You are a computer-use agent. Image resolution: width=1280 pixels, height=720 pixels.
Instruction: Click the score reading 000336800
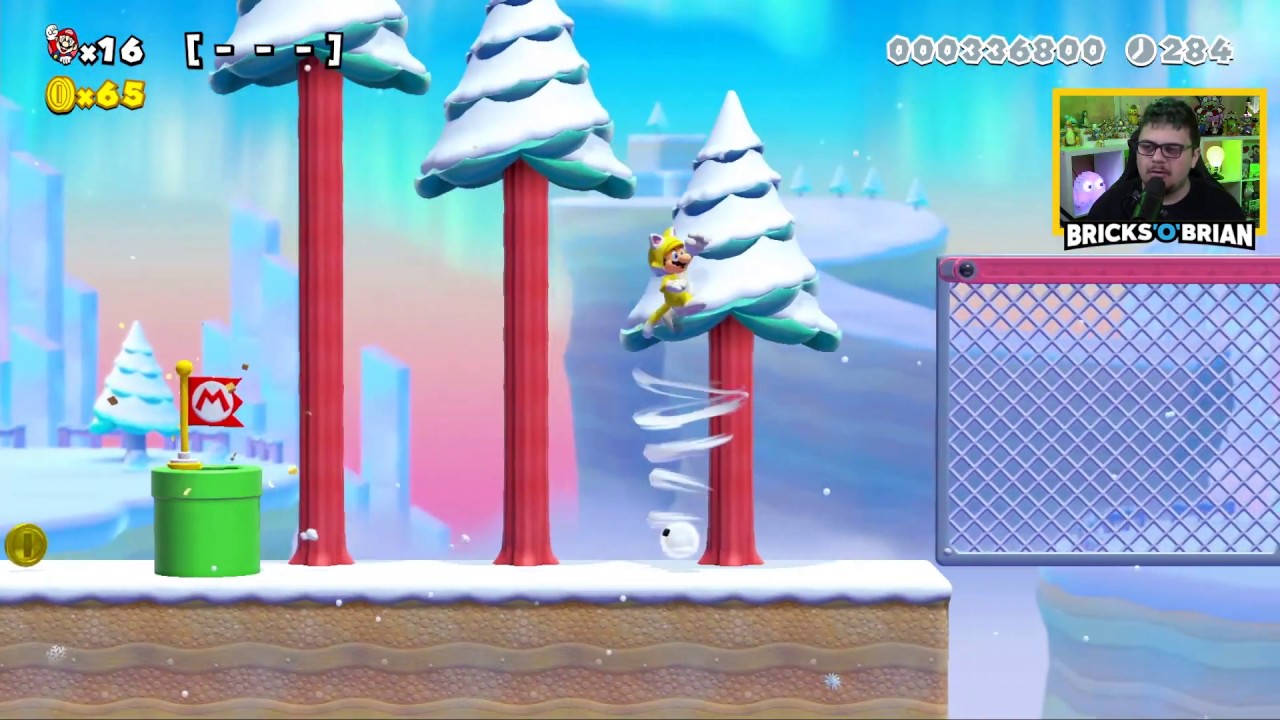(995, 50)
